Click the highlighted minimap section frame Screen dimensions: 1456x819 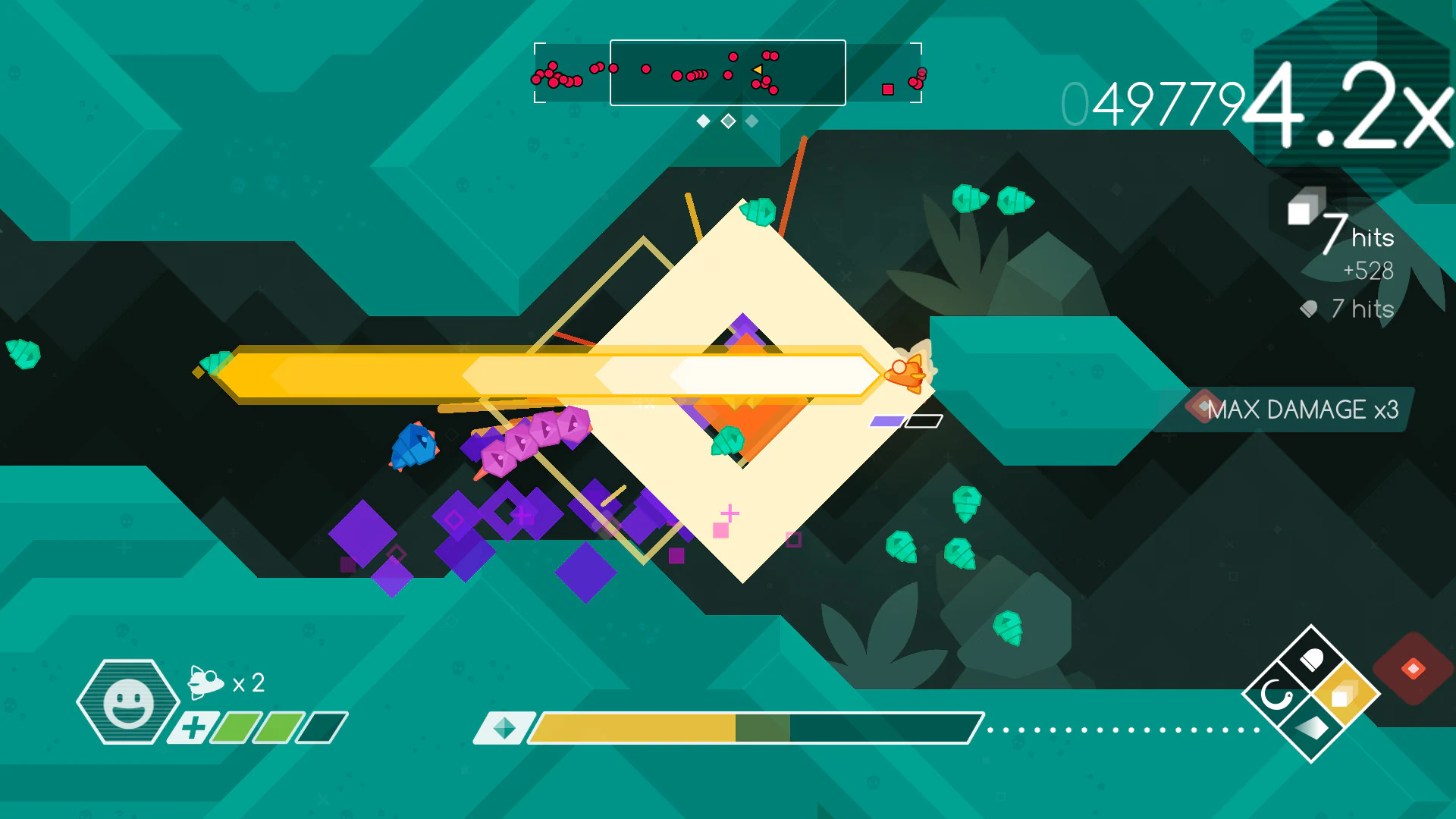tap(728, 74)
